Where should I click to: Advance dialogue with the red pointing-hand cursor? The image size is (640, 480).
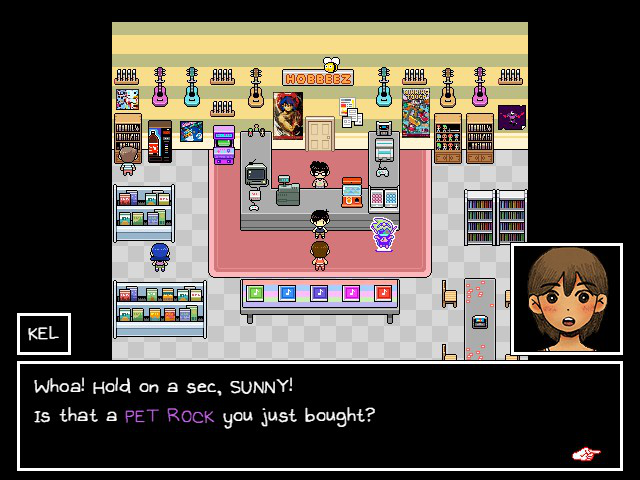pos(586,454)
